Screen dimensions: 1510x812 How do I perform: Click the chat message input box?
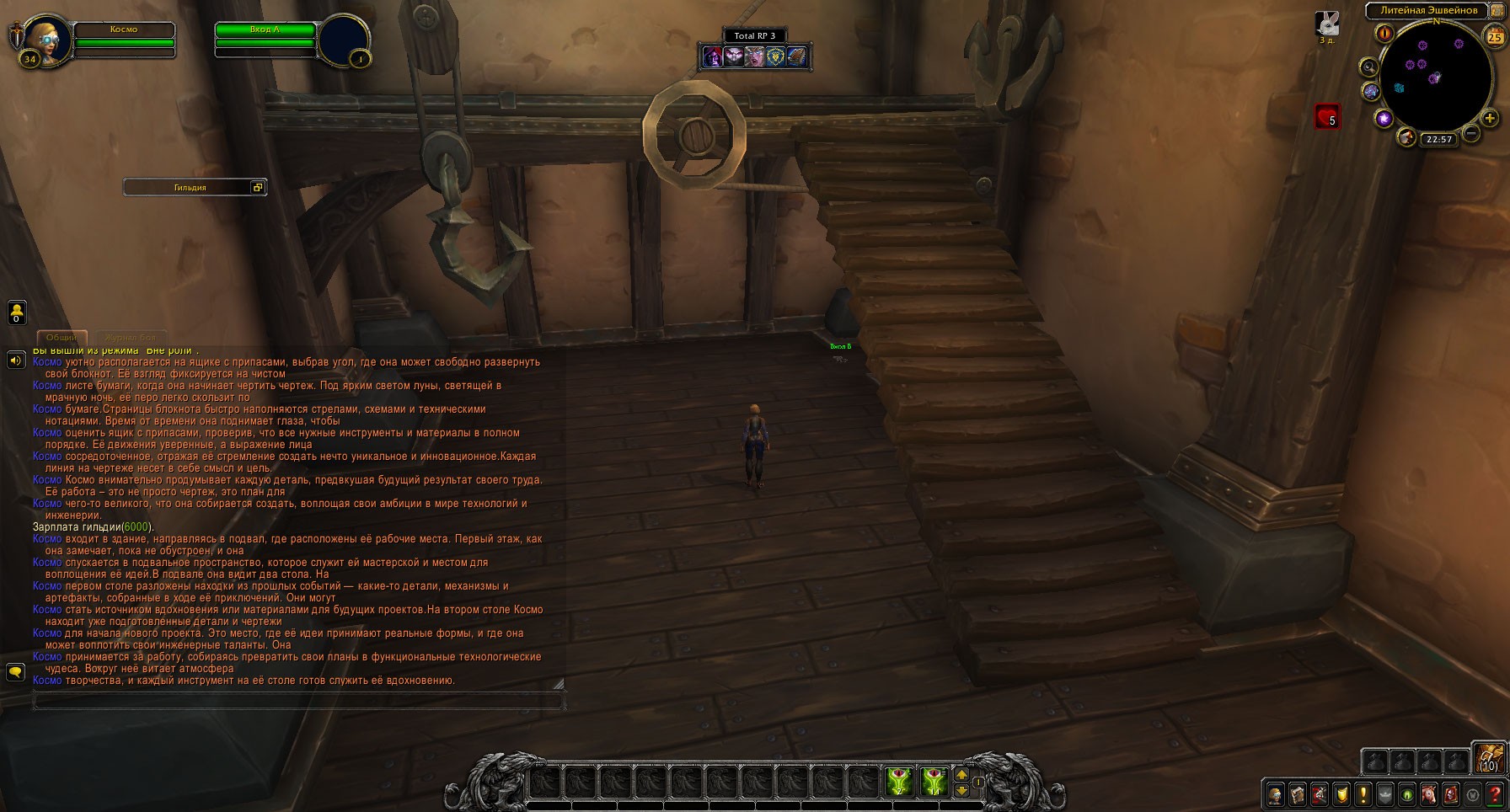pos(297,700)
